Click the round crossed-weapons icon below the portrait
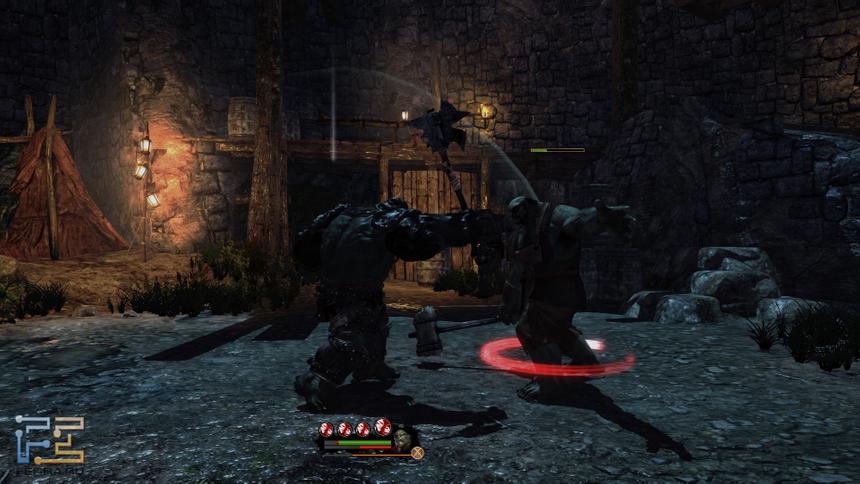Screen dimensions: 860x484 click(417, 453)
